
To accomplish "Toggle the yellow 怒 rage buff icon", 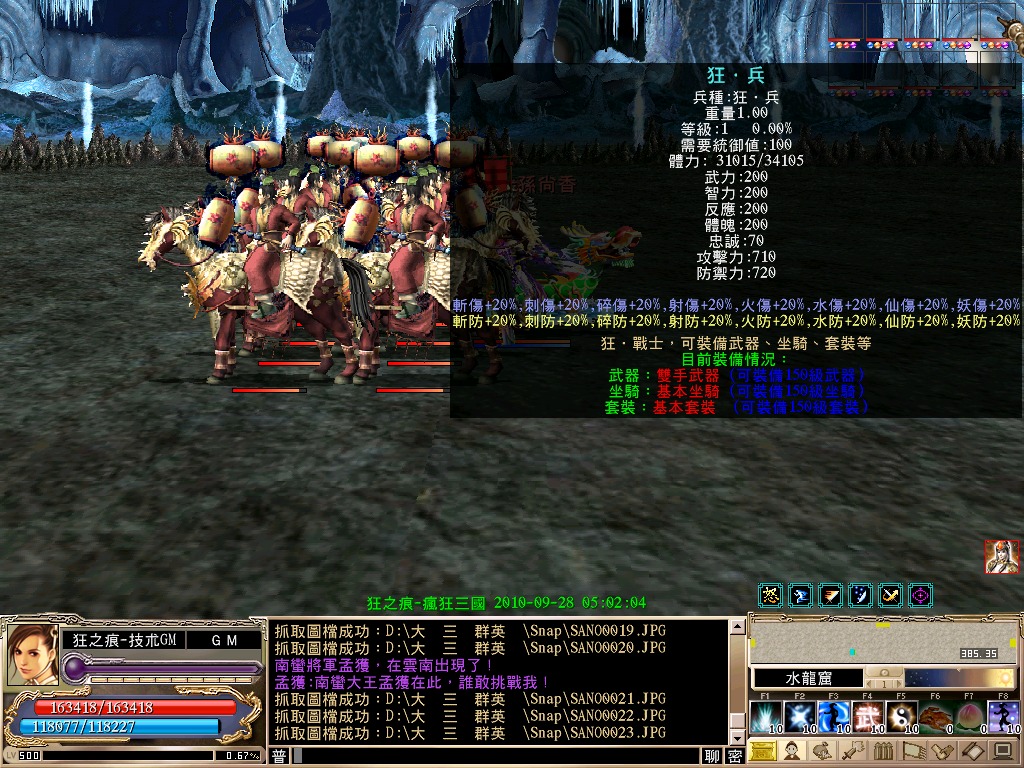I will tap(770, 596).
